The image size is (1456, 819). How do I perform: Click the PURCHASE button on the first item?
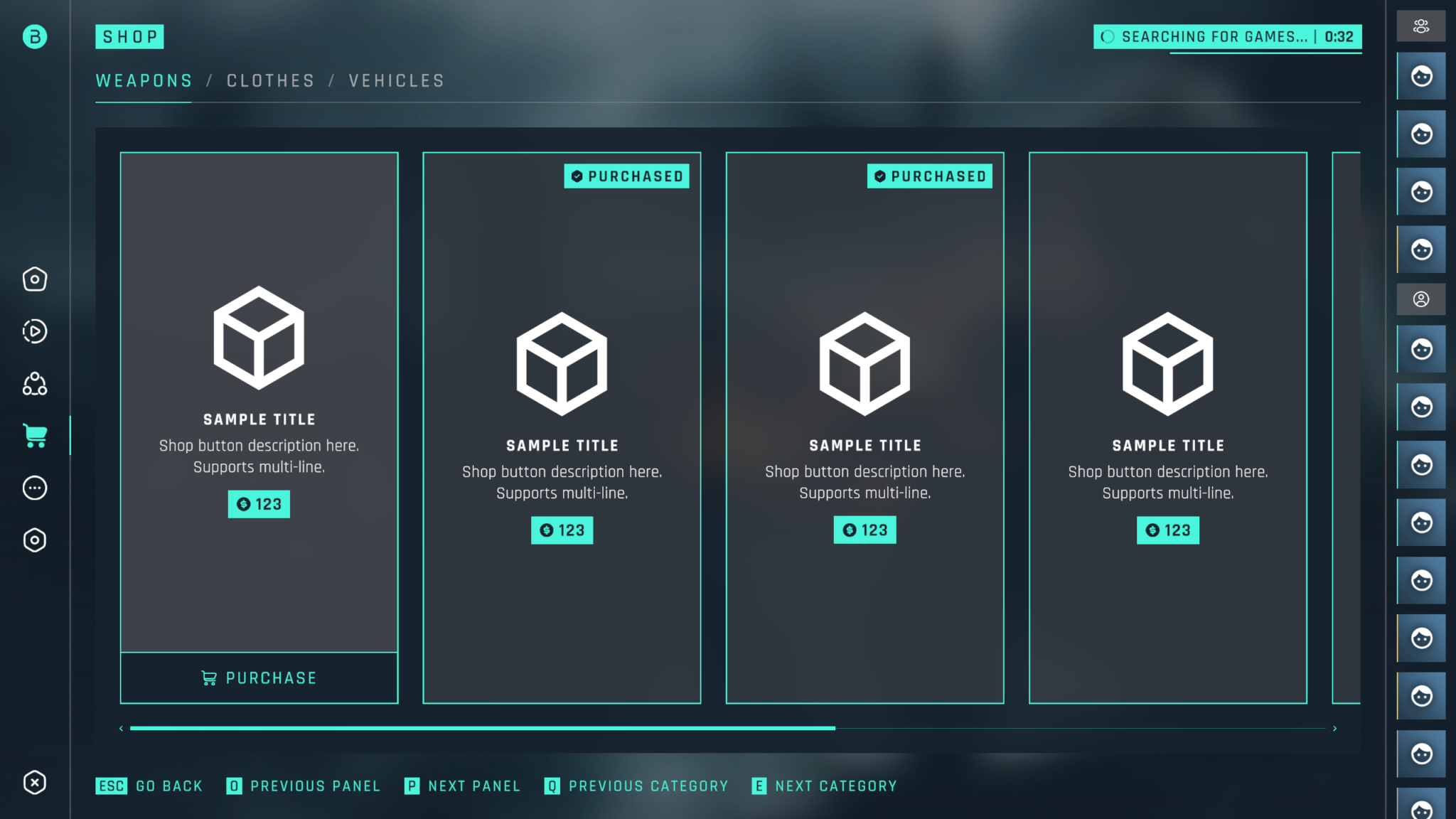coord(259,678)
